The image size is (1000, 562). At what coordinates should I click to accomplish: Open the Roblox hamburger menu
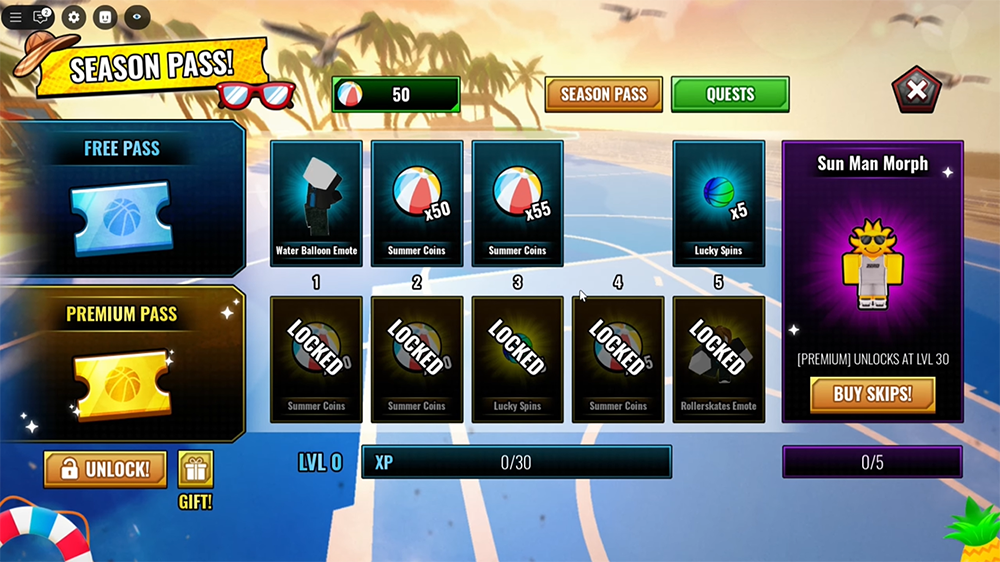point(15,17)
